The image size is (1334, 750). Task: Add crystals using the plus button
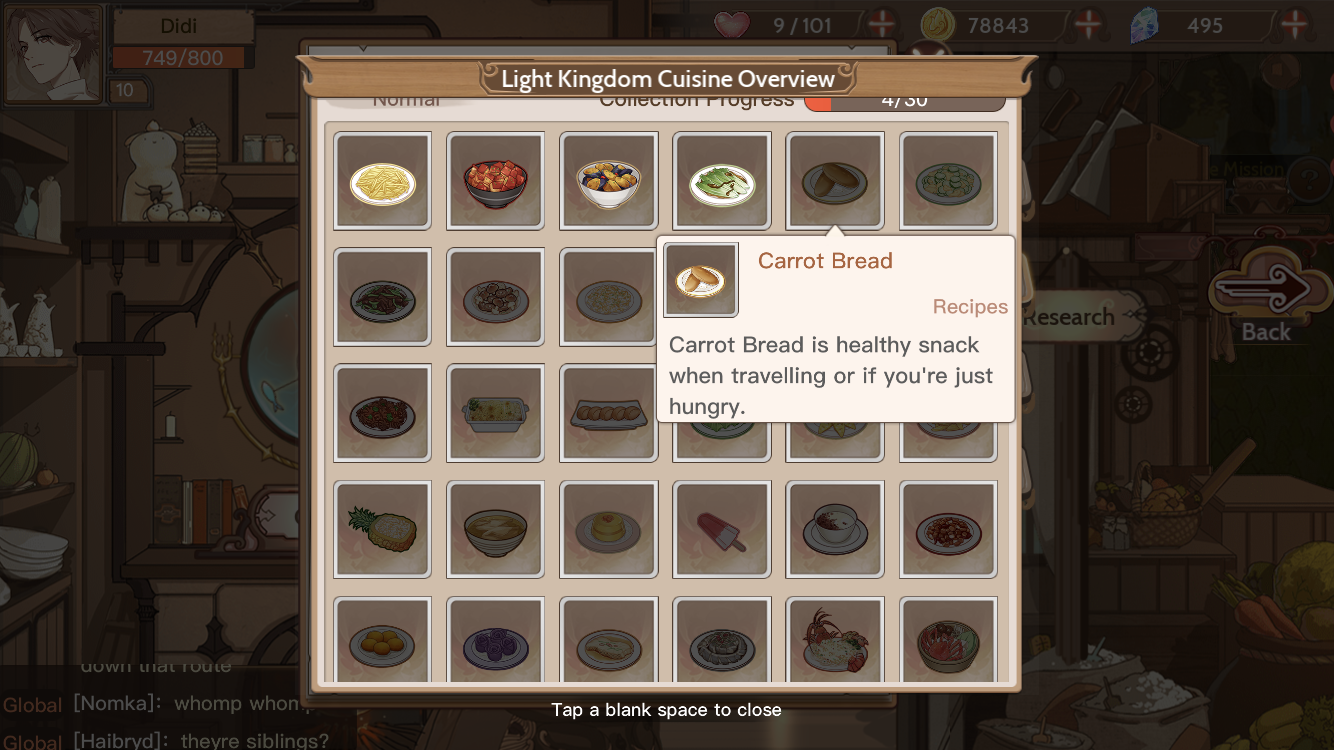pyautogui.click(x=1294, y=24)
